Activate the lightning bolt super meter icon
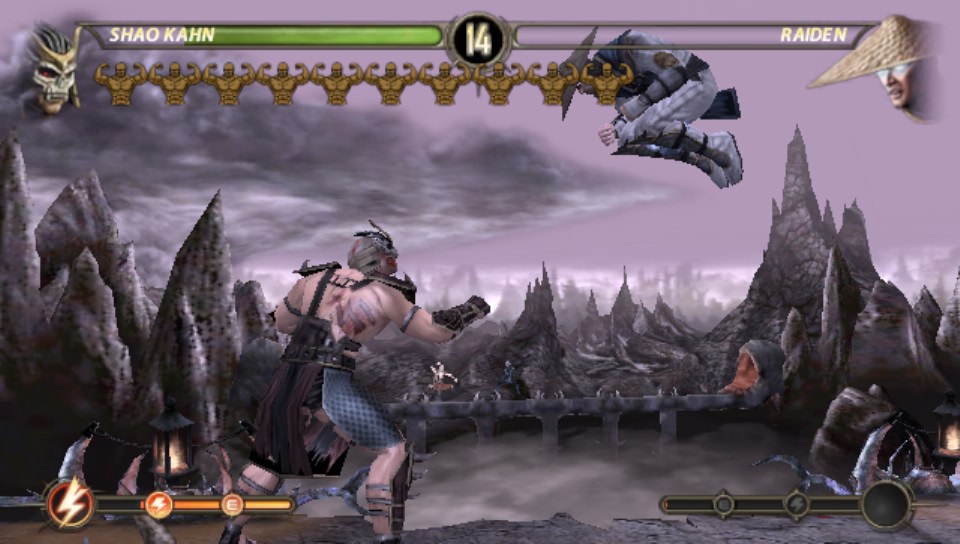 coord(70,504)
